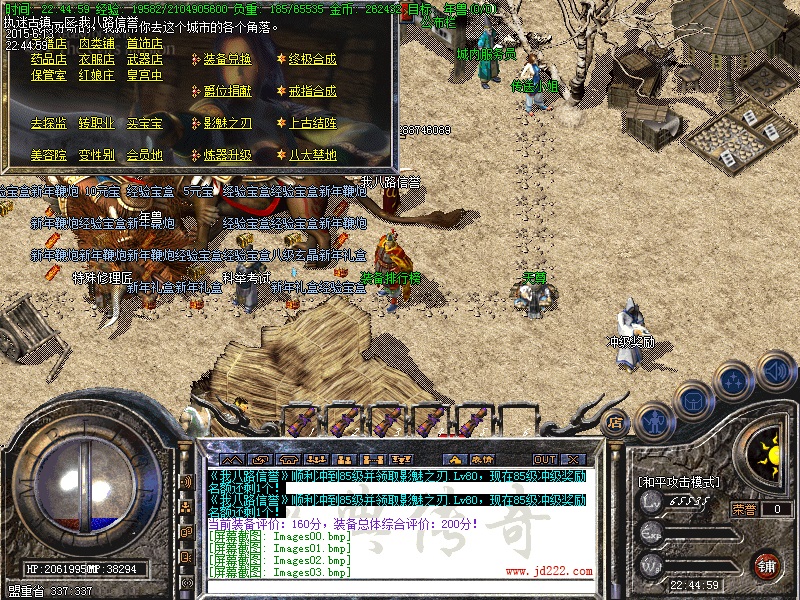Go to the 武器店 weapon shop

coord(145,59)
